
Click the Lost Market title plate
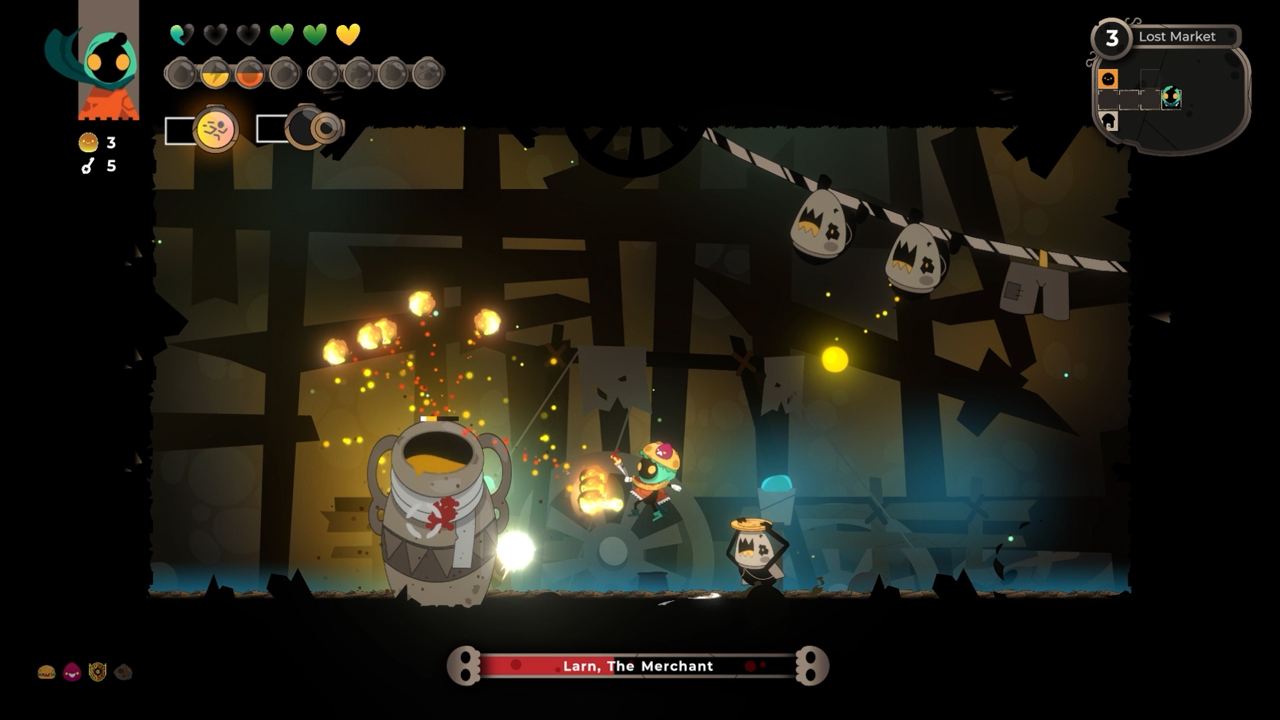click(x=1177, y=37)
